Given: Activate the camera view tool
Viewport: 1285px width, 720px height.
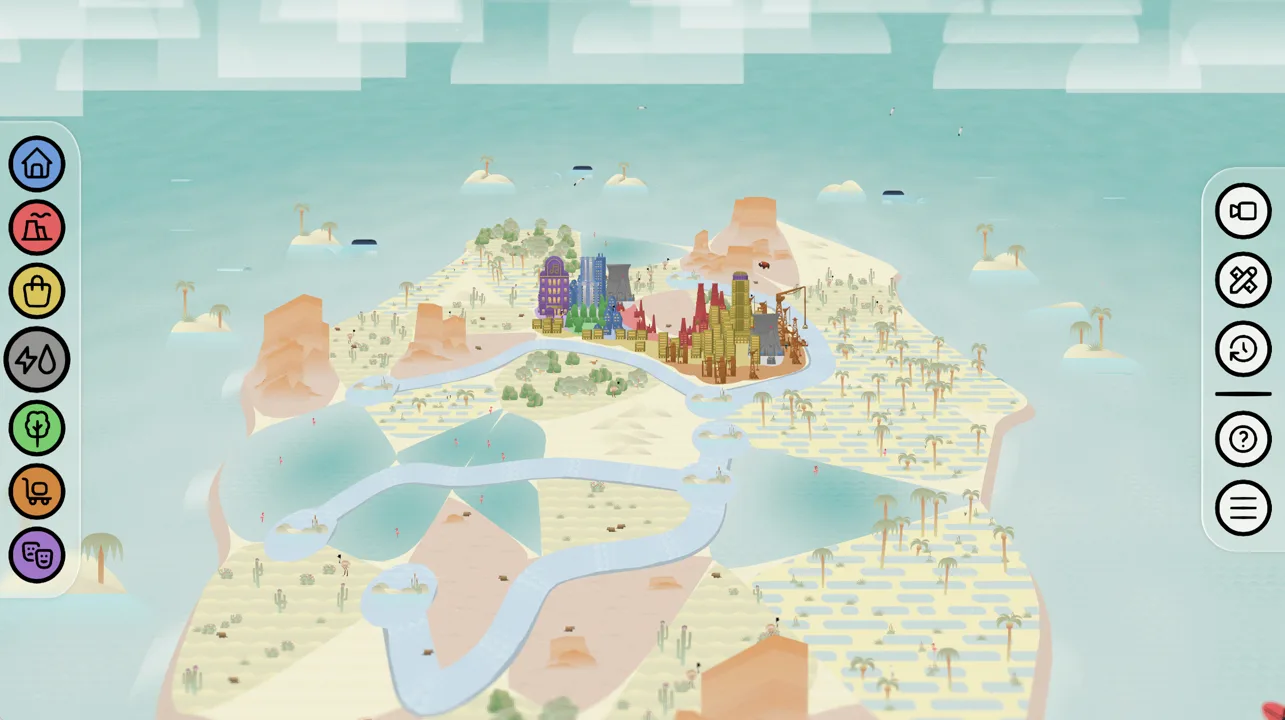Looking at the screenshot, I should tap(1242, 211).
